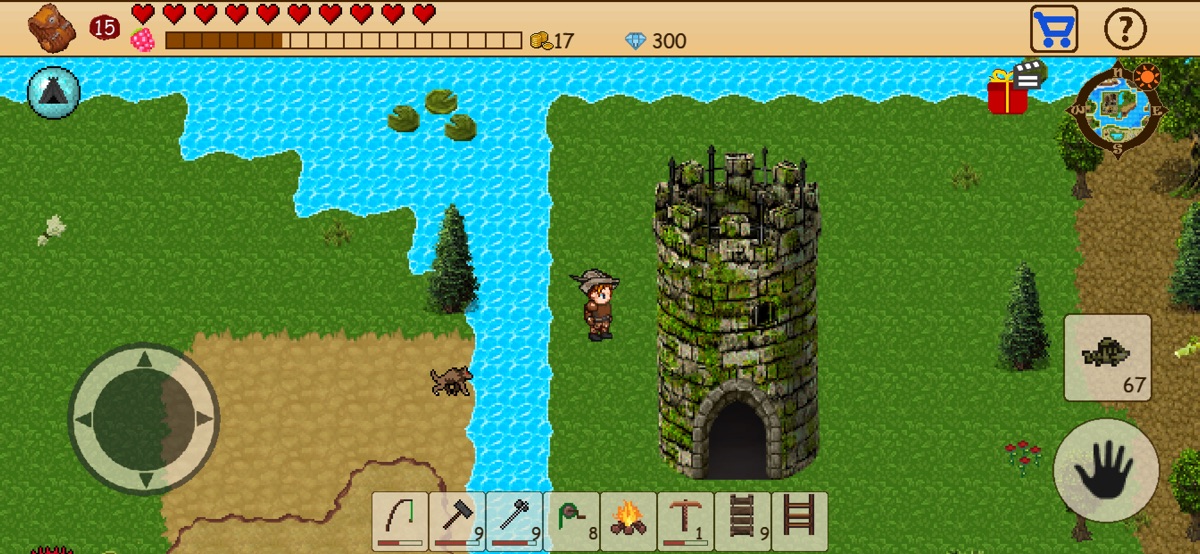Viewport: 1200px width, 554px height.
Task: Select the fishing rod hotbar slot
Action: (400, 521)
